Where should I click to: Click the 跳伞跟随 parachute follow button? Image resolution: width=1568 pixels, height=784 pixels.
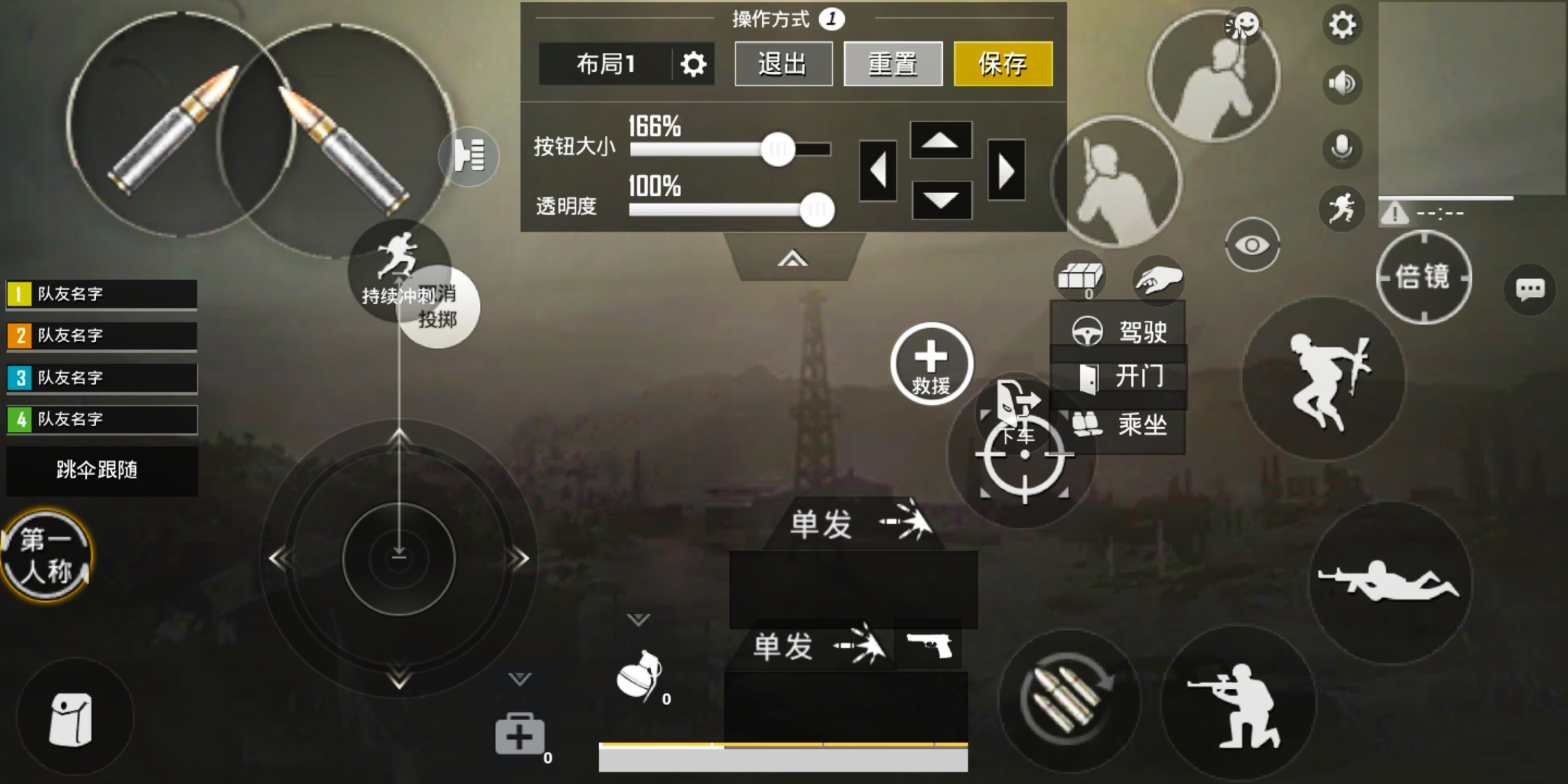pyautogui.click(x=101, y=470)
